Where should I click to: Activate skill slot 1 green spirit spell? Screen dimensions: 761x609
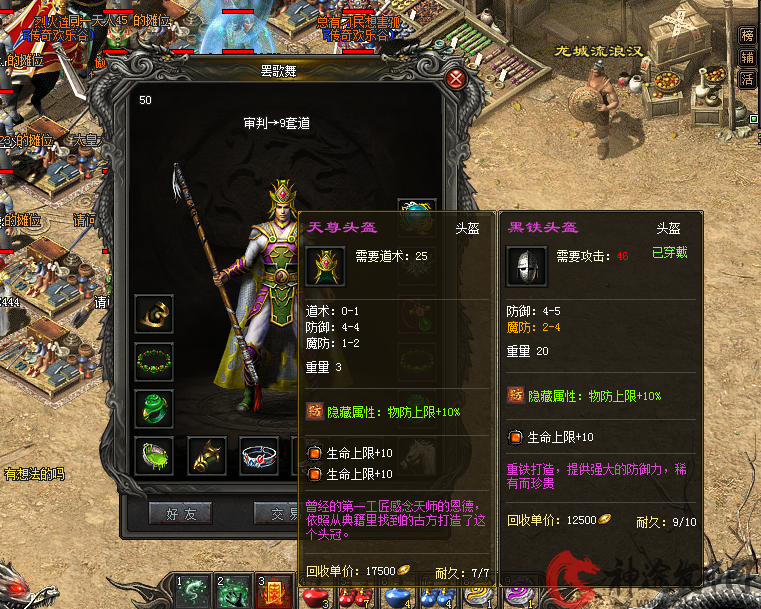coord(192,591)
